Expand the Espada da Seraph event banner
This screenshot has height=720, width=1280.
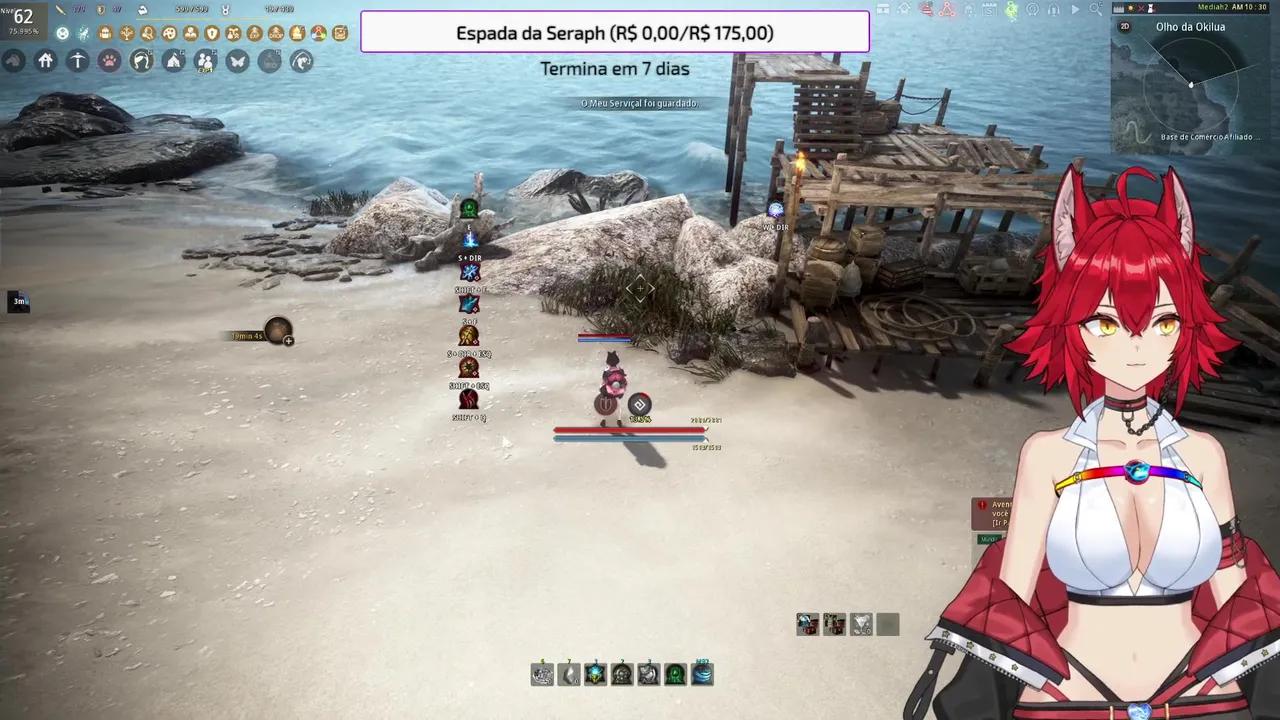click(x=614, y=33)
